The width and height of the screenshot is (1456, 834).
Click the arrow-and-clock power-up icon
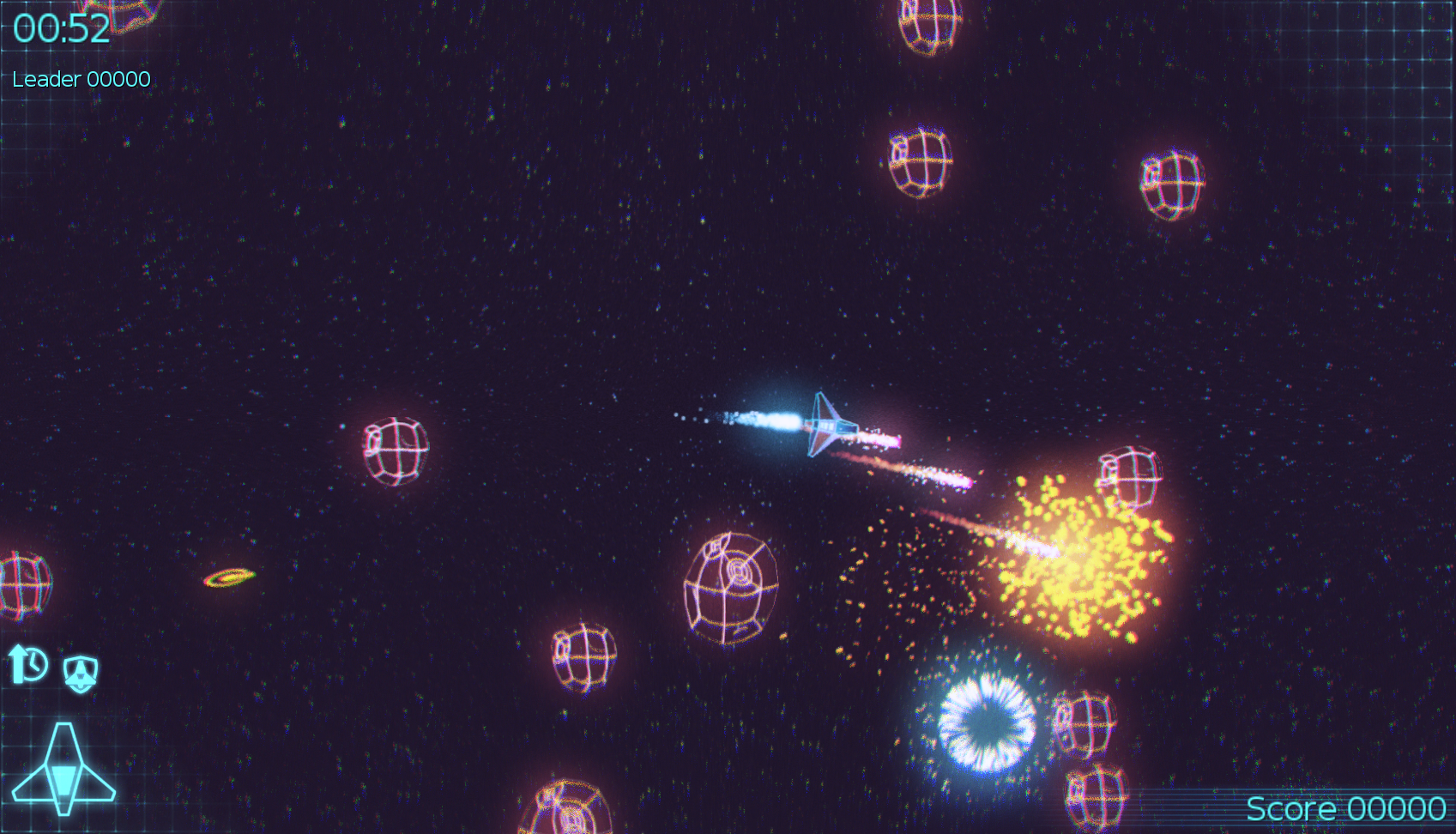click(27, 664)
